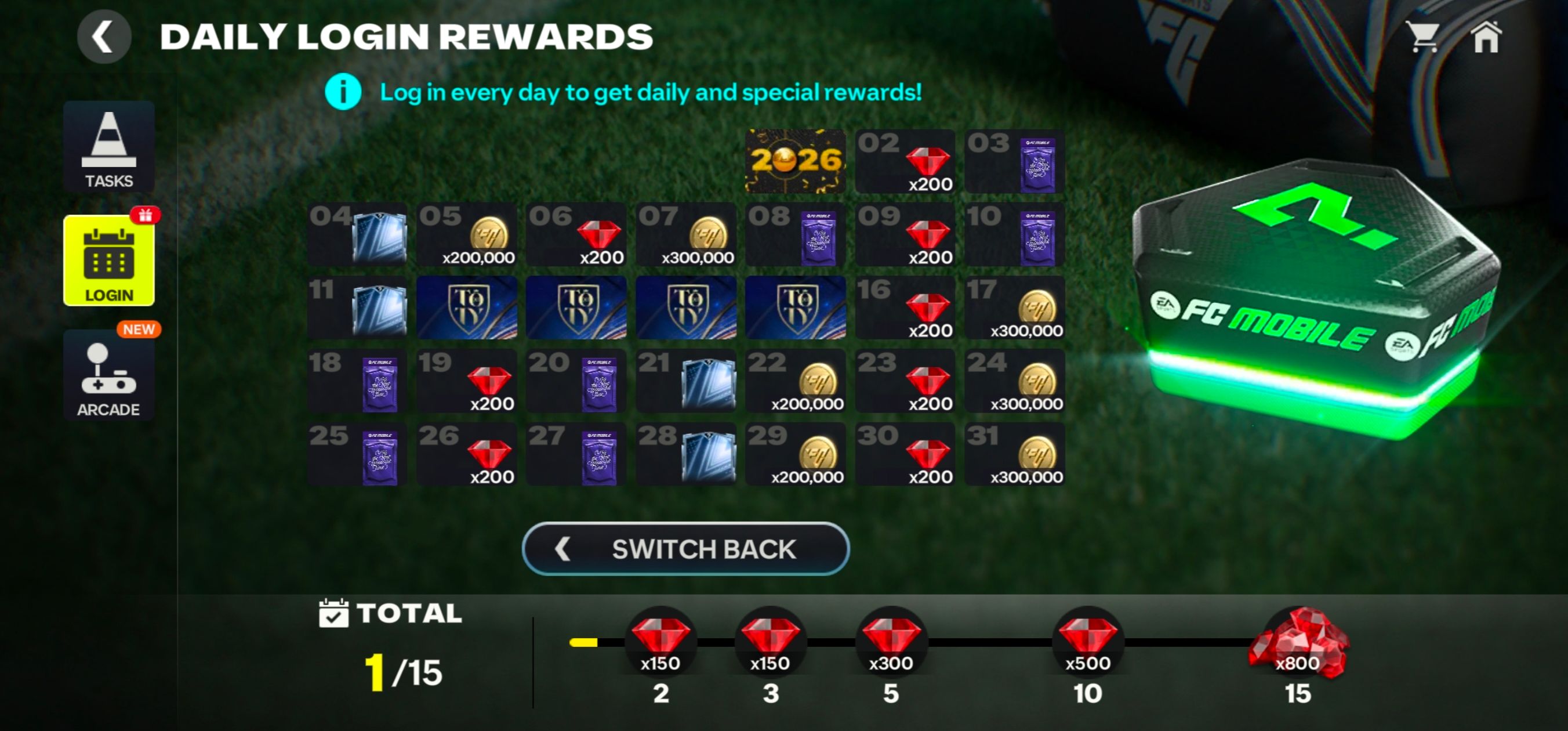Select the x500 gems milestone at 10
This screenshot has height=731, width=1568.
click(x=1088, y=643)
